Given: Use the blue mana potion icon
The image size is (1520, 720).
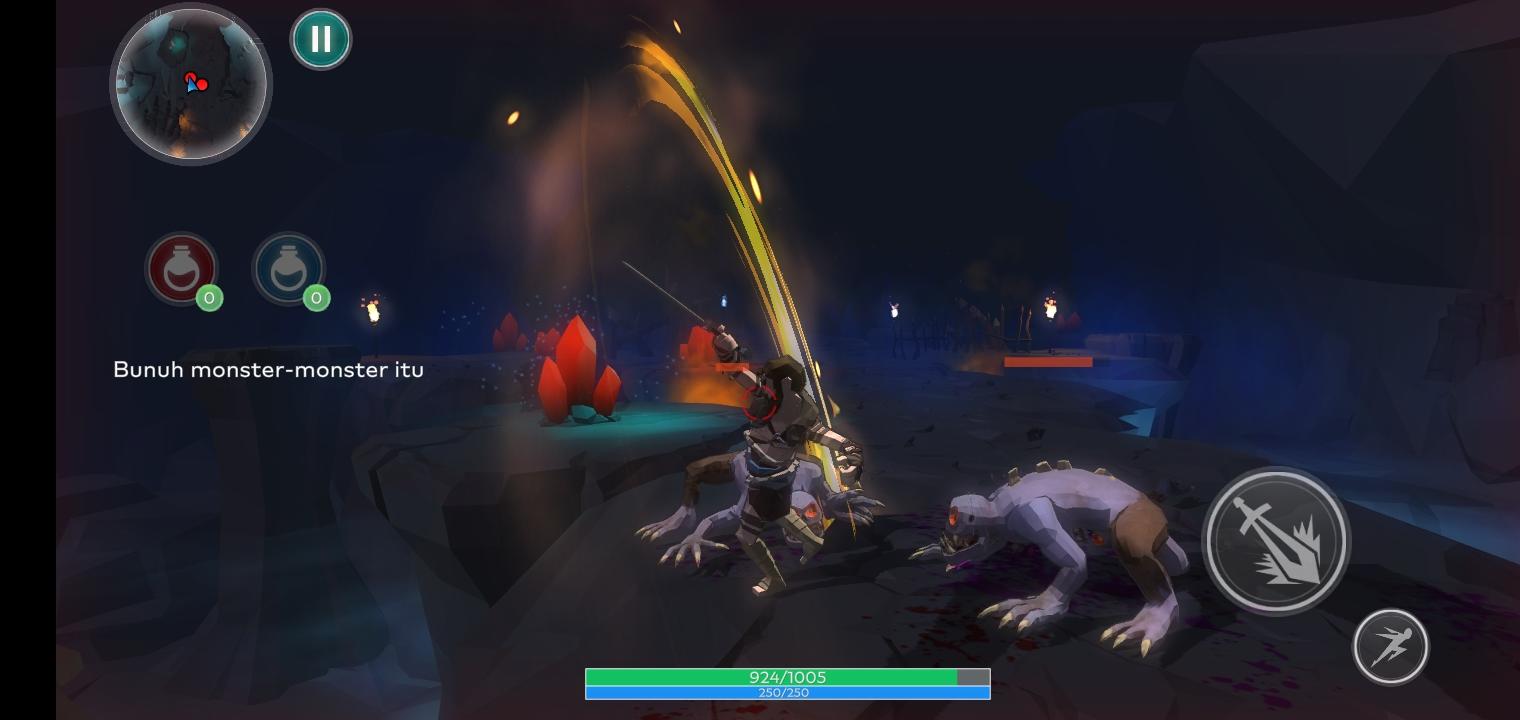Looking at the screenshot, I should coord(289,268).
